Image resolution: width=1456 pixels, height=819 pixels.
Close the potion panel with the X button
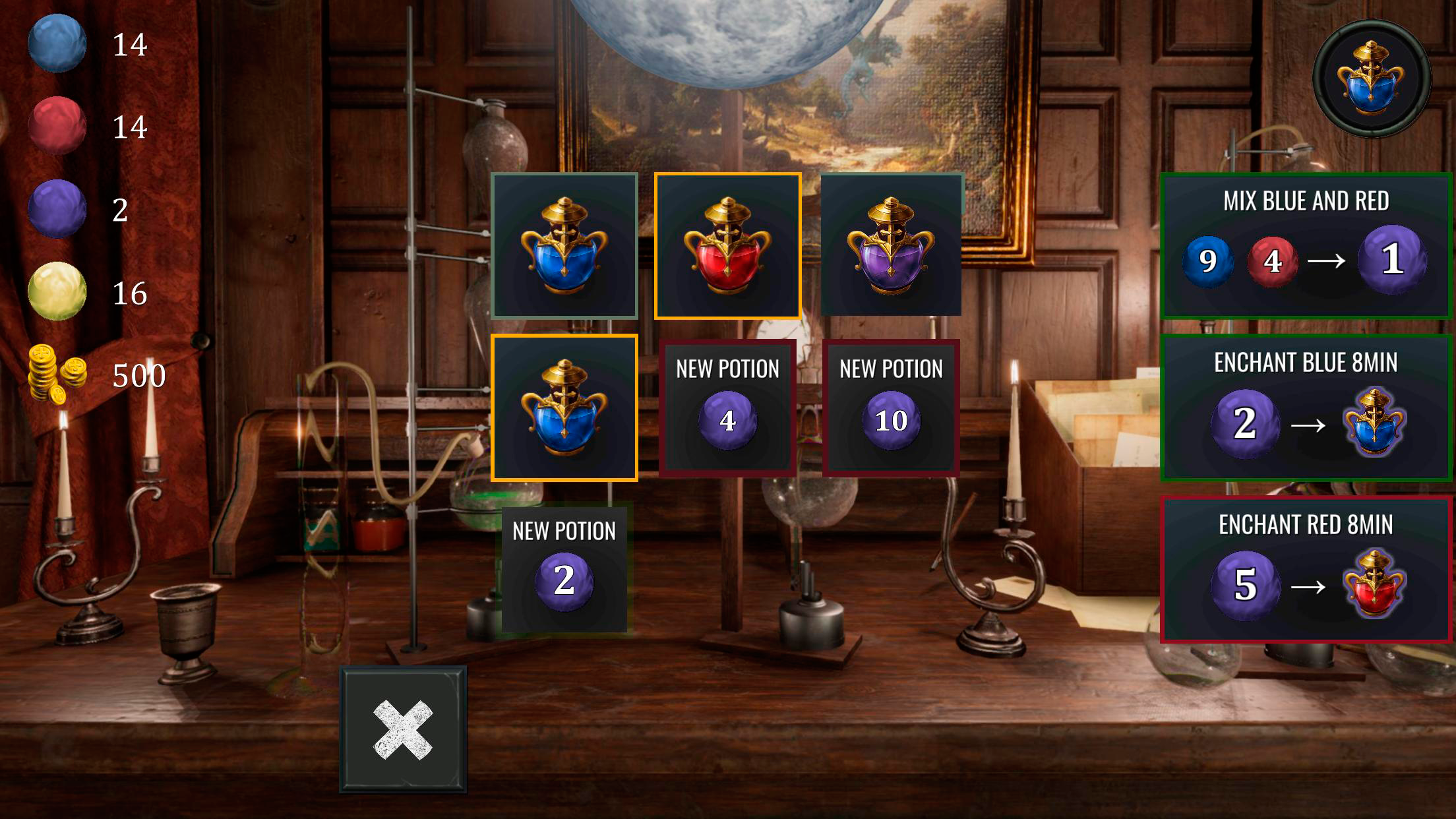(x=403, y=729)
